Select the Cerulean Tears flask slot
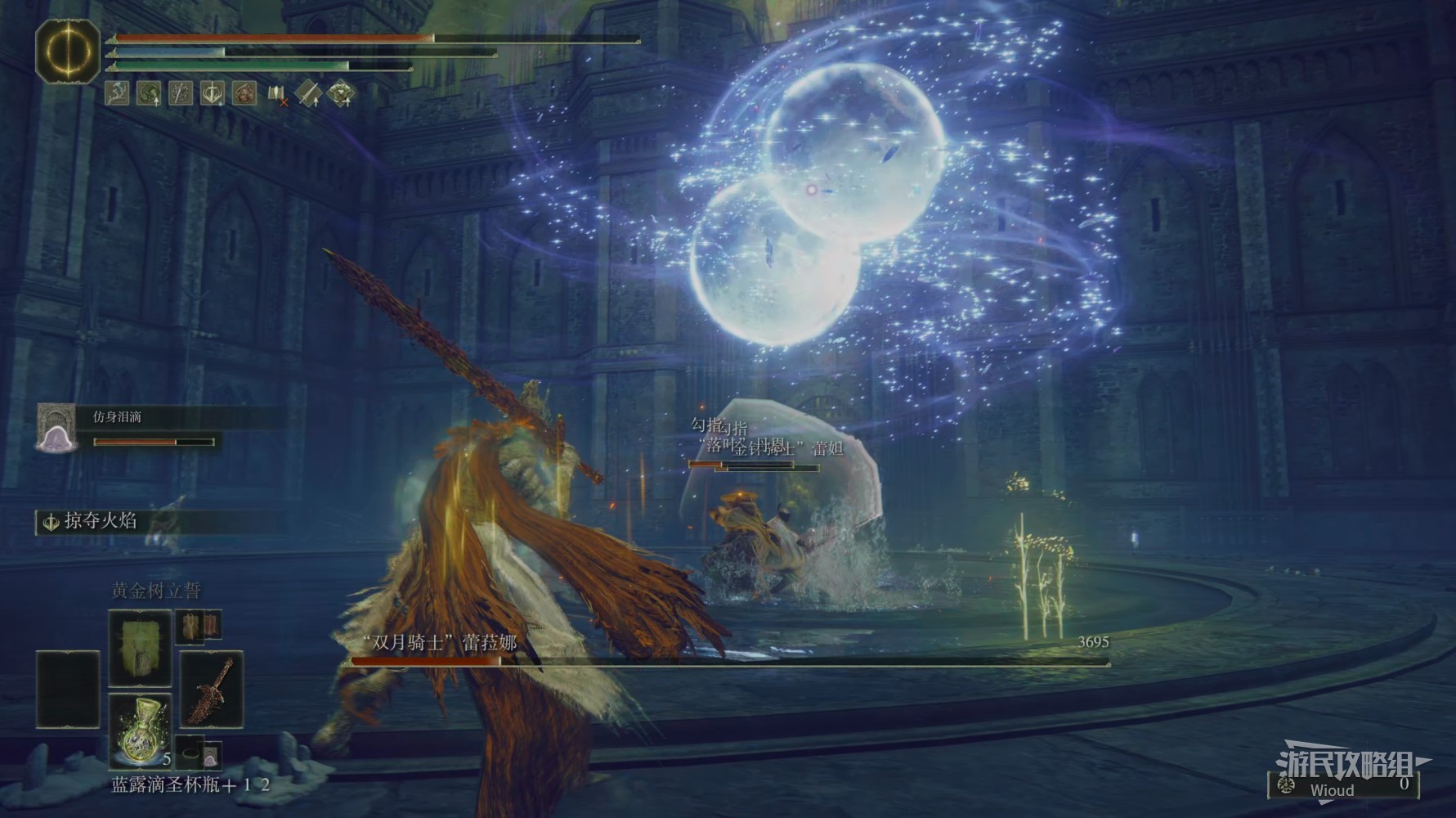Screen dimensions: 1456x818 pos(140,730)
